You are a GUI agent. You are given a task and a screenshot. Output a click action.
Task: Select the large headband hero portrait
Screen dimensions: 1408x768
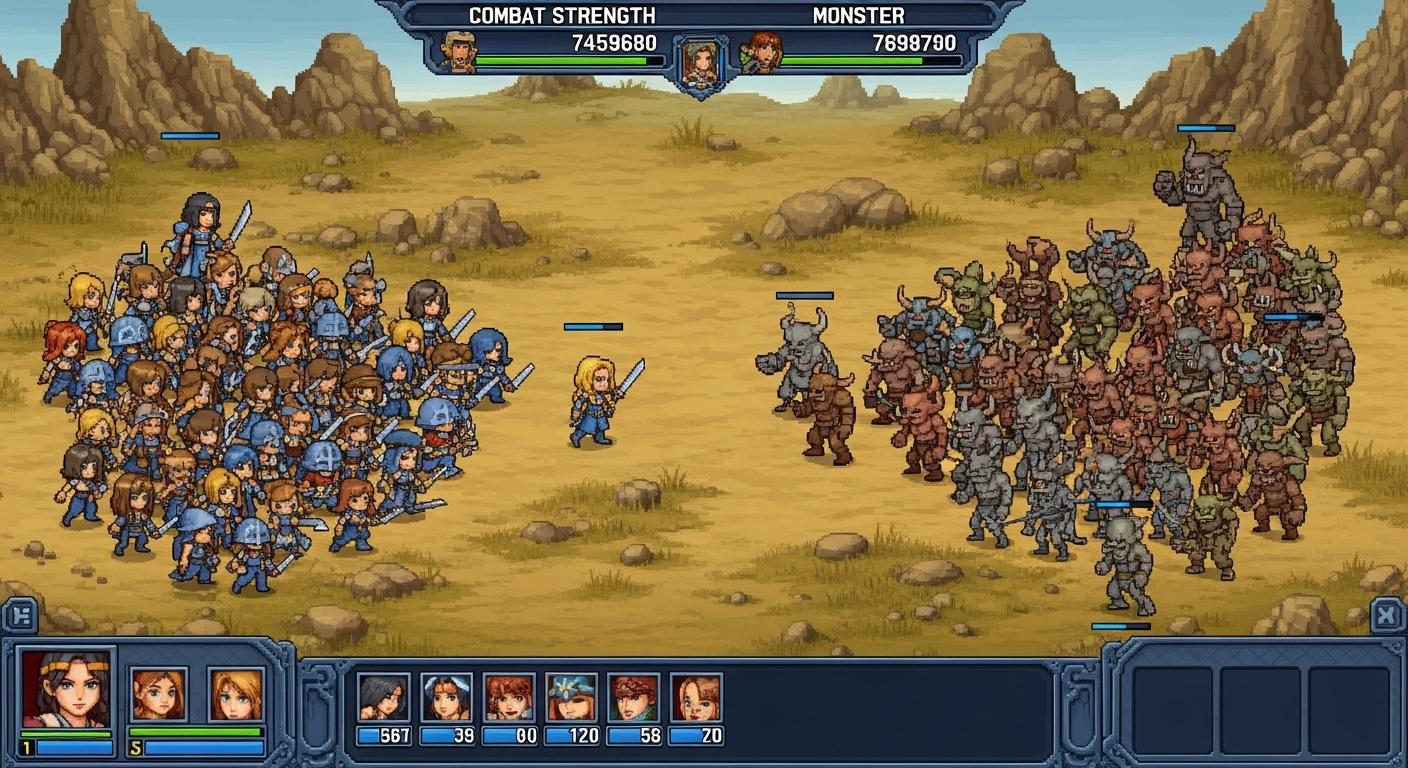[66, 688]
